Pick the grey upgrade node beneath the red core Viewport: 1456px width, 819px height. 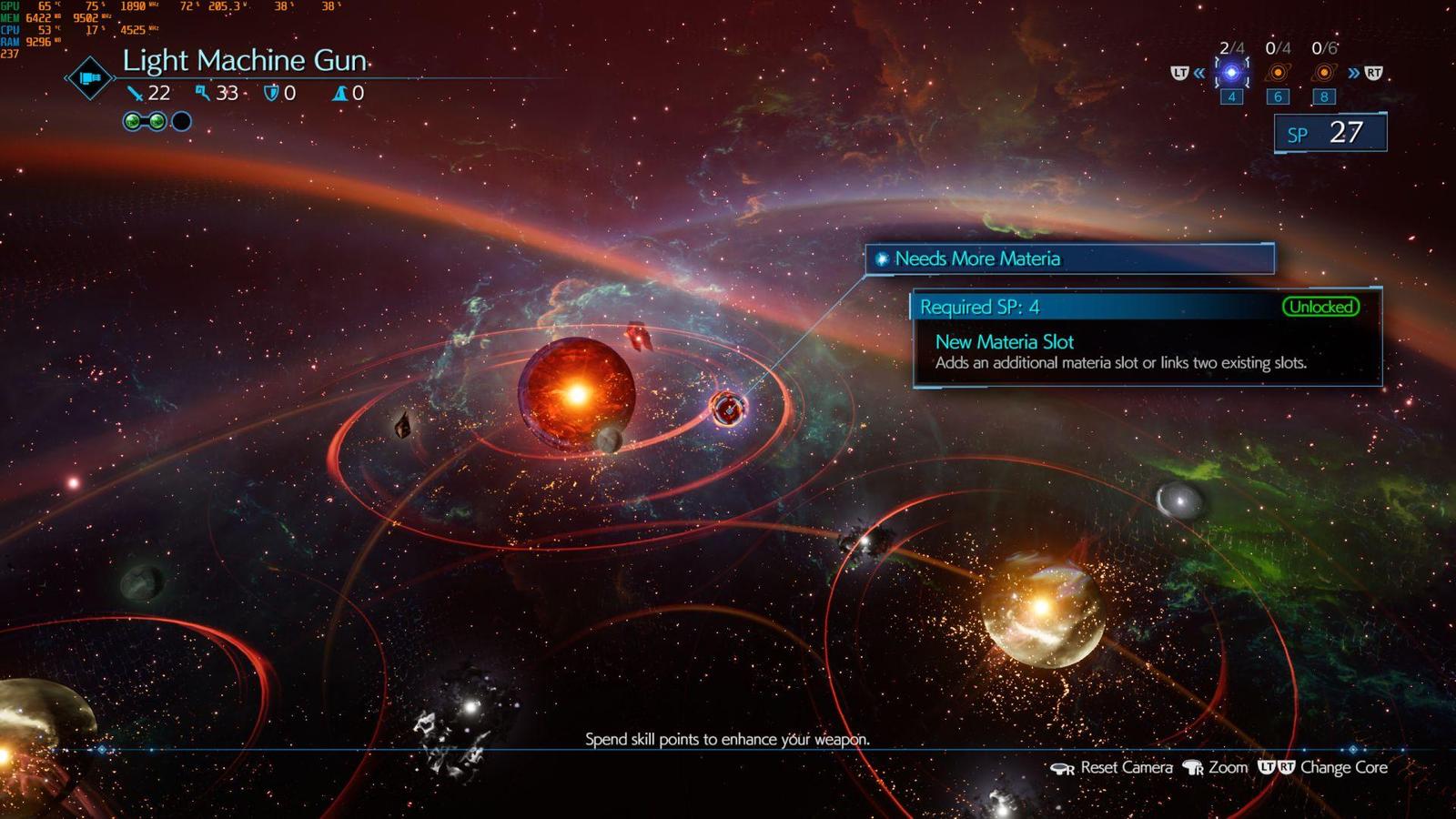[608, 440]
